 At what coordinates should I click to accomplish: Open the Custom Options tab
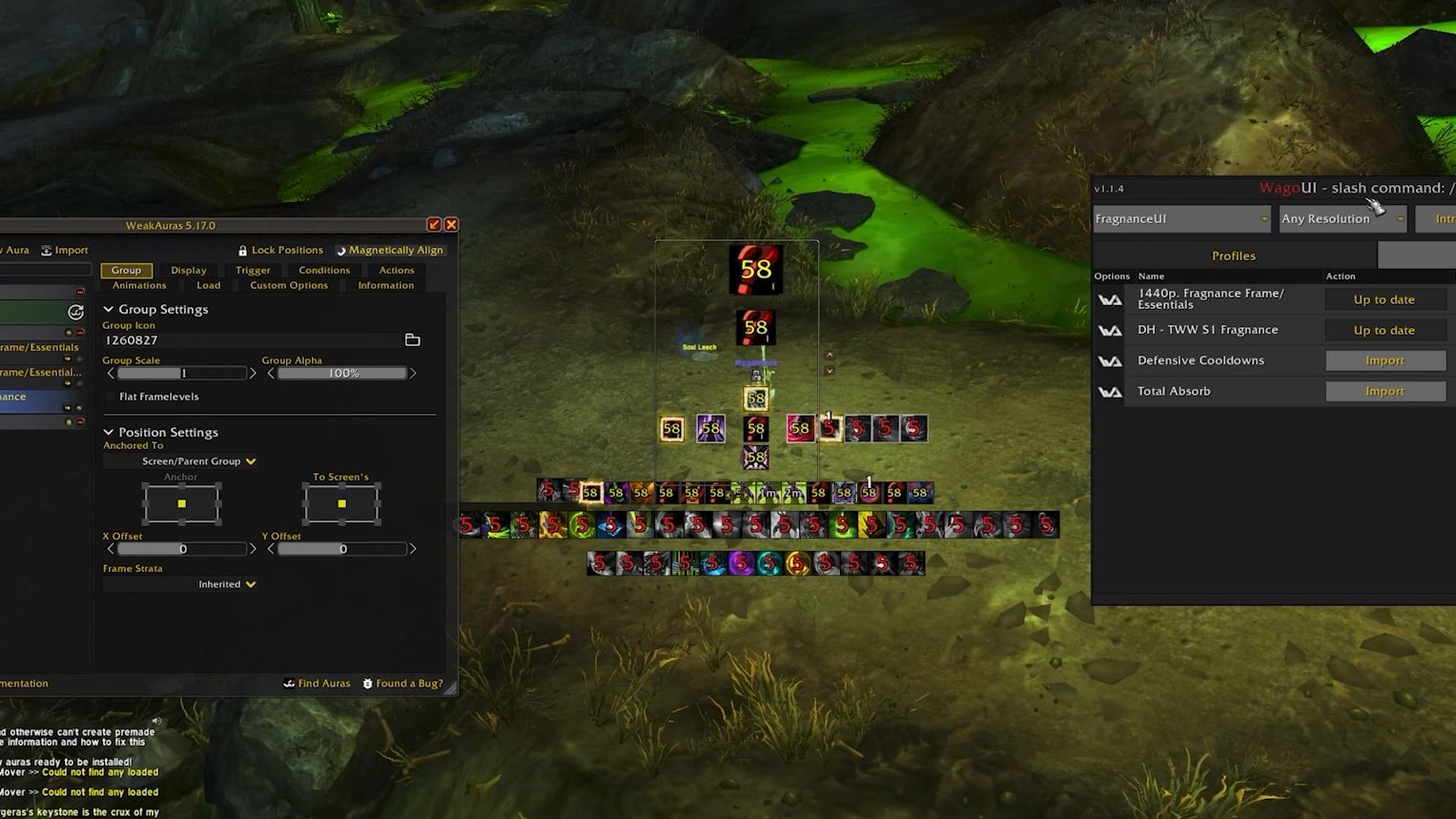[289, 285]
